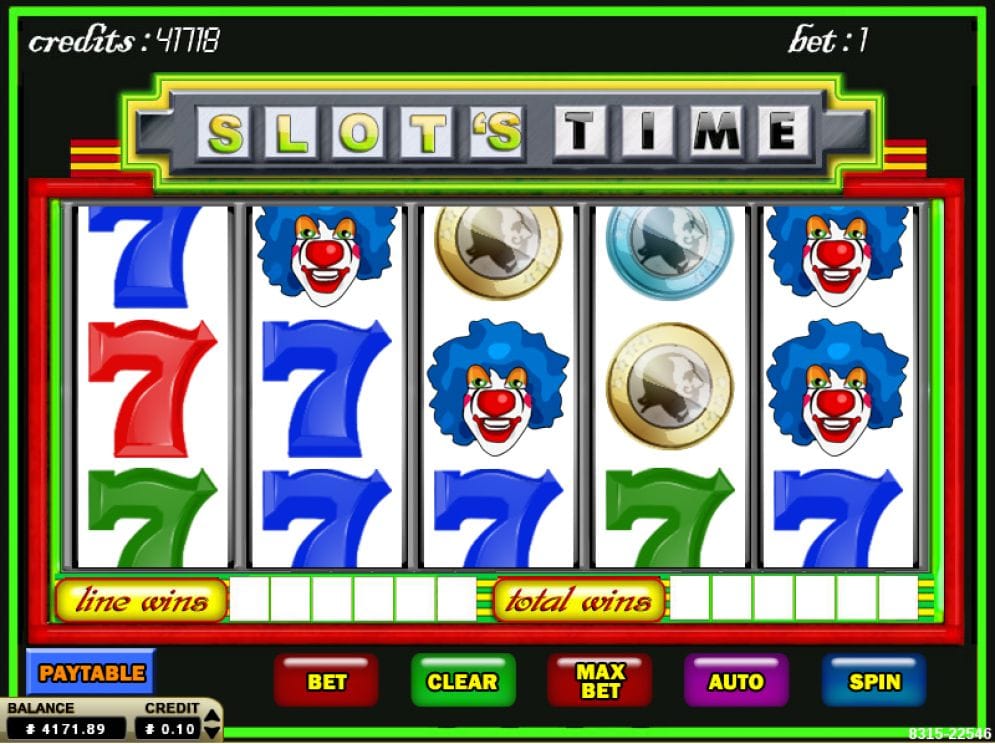
Task: Clear the current bet
Action: [462, 681]
